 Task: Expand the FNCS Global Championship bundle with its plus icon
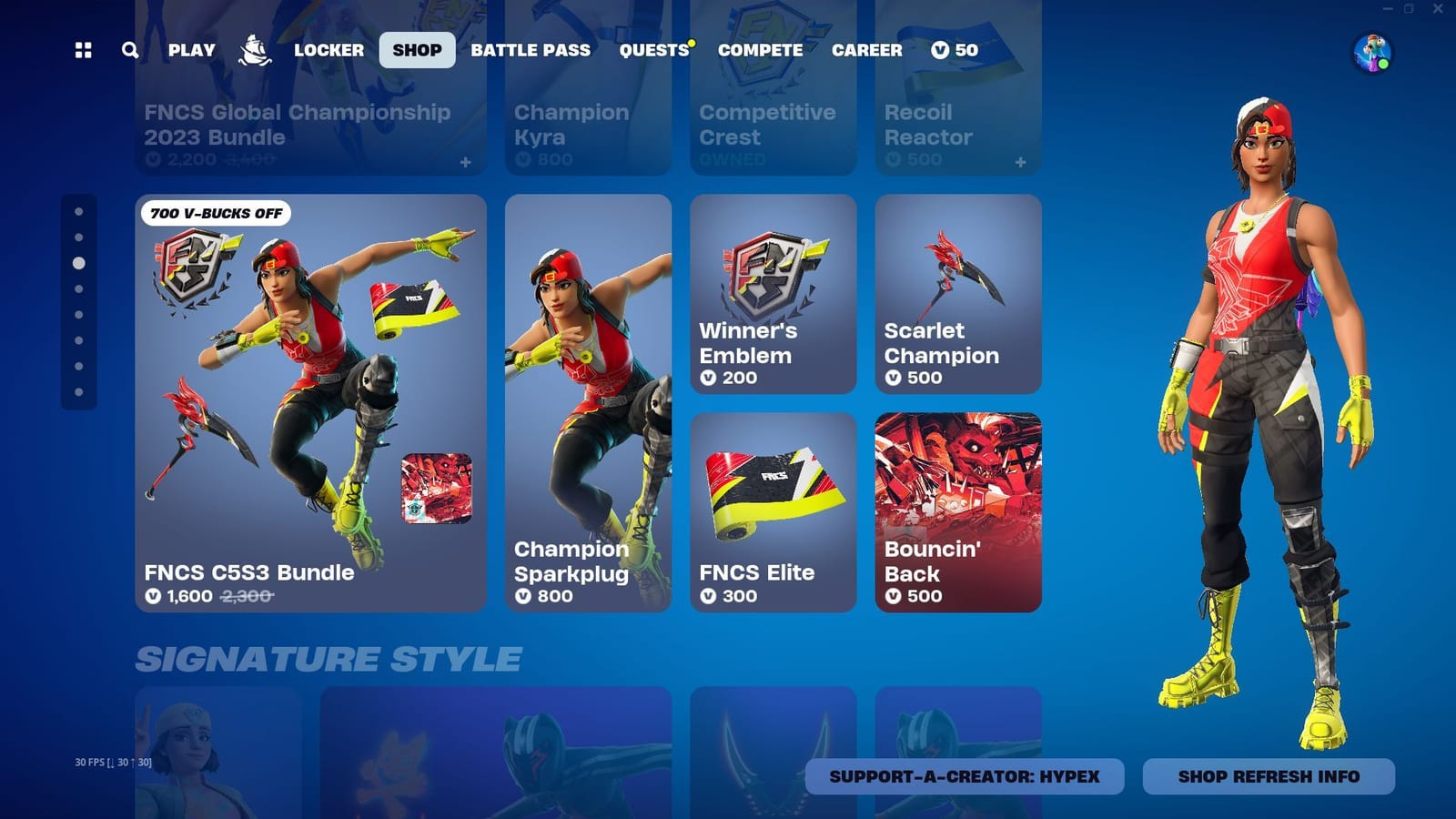click(466, 163)
